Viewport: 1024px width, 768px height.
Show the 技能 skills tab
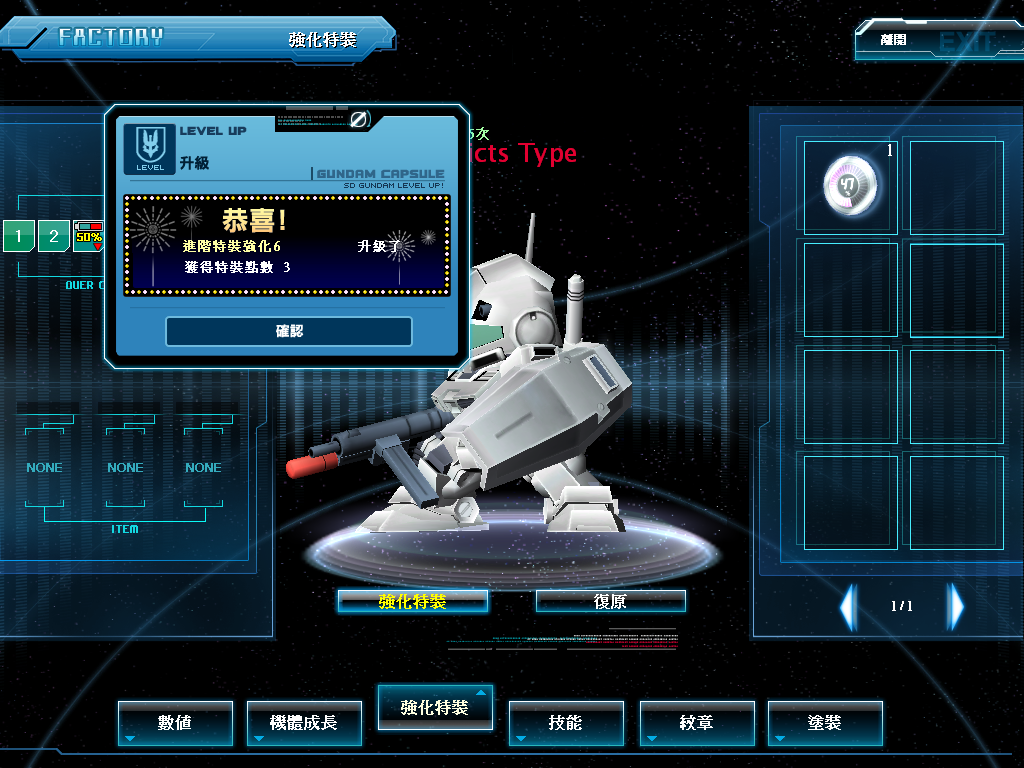[x=565, y=722]
